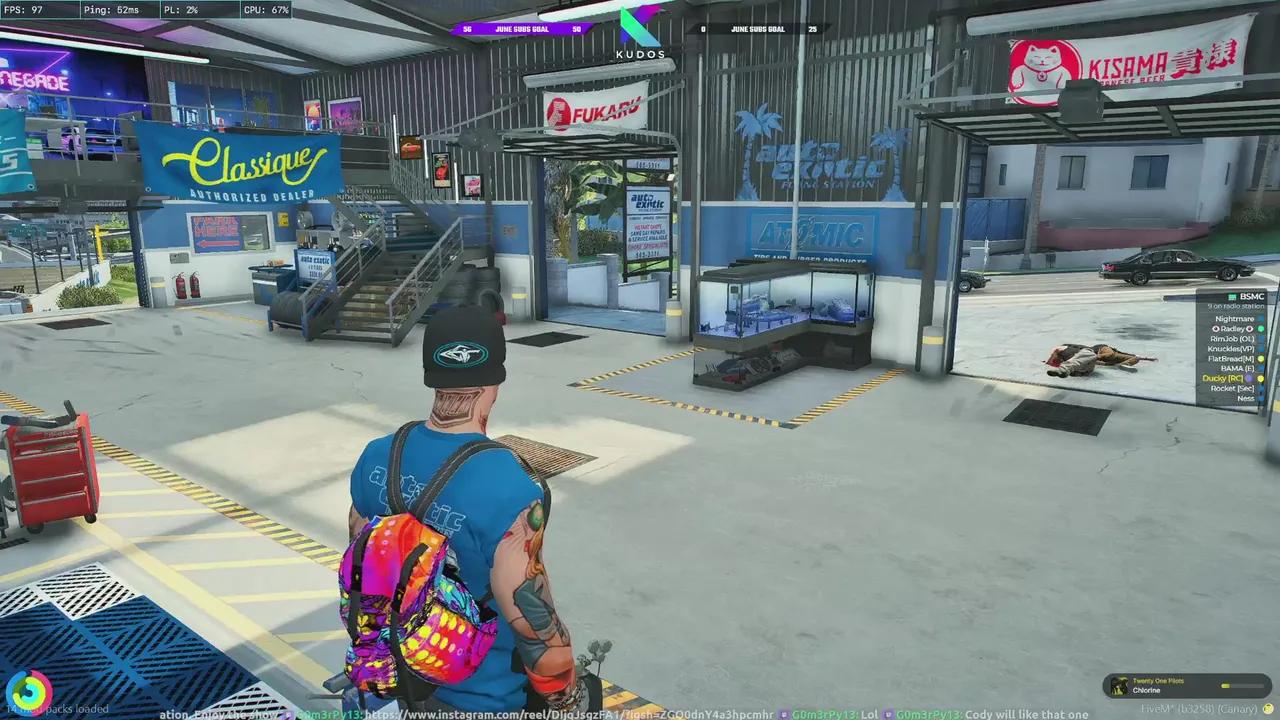Select Knuckles(VP) from the station roster
1280x720 pixels.
pos(1231,348)
